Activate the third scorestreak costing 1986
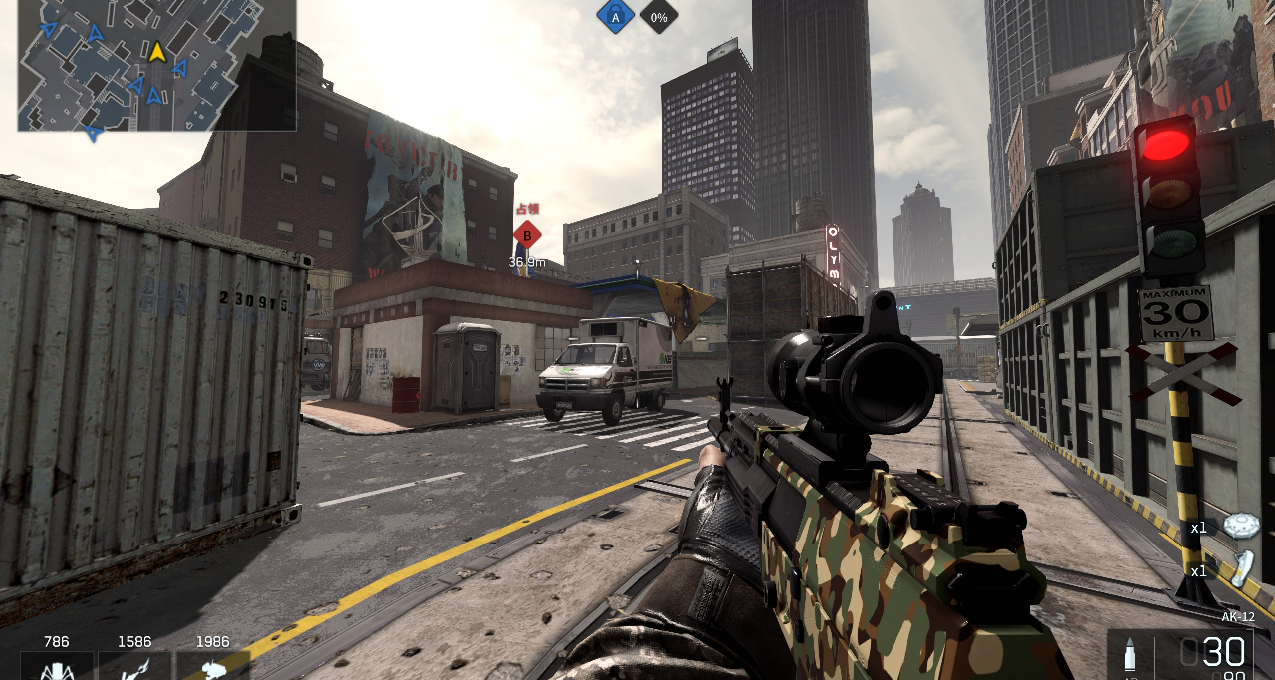Viewport: 1275px width, 680px height. (x=212, y=666)
